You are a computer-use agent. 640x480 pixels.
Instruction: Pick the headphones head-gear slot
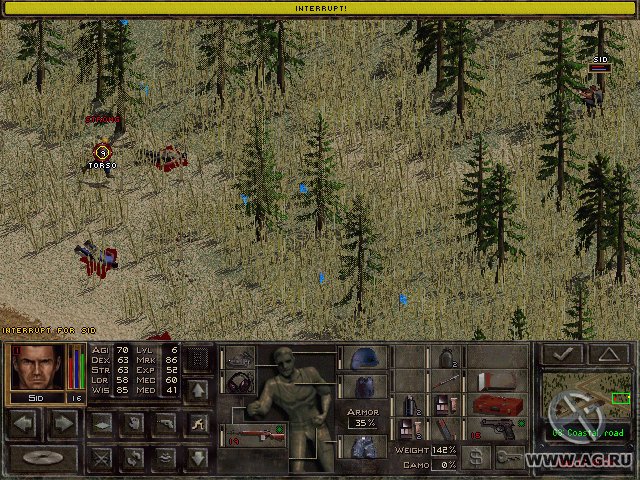240,383
